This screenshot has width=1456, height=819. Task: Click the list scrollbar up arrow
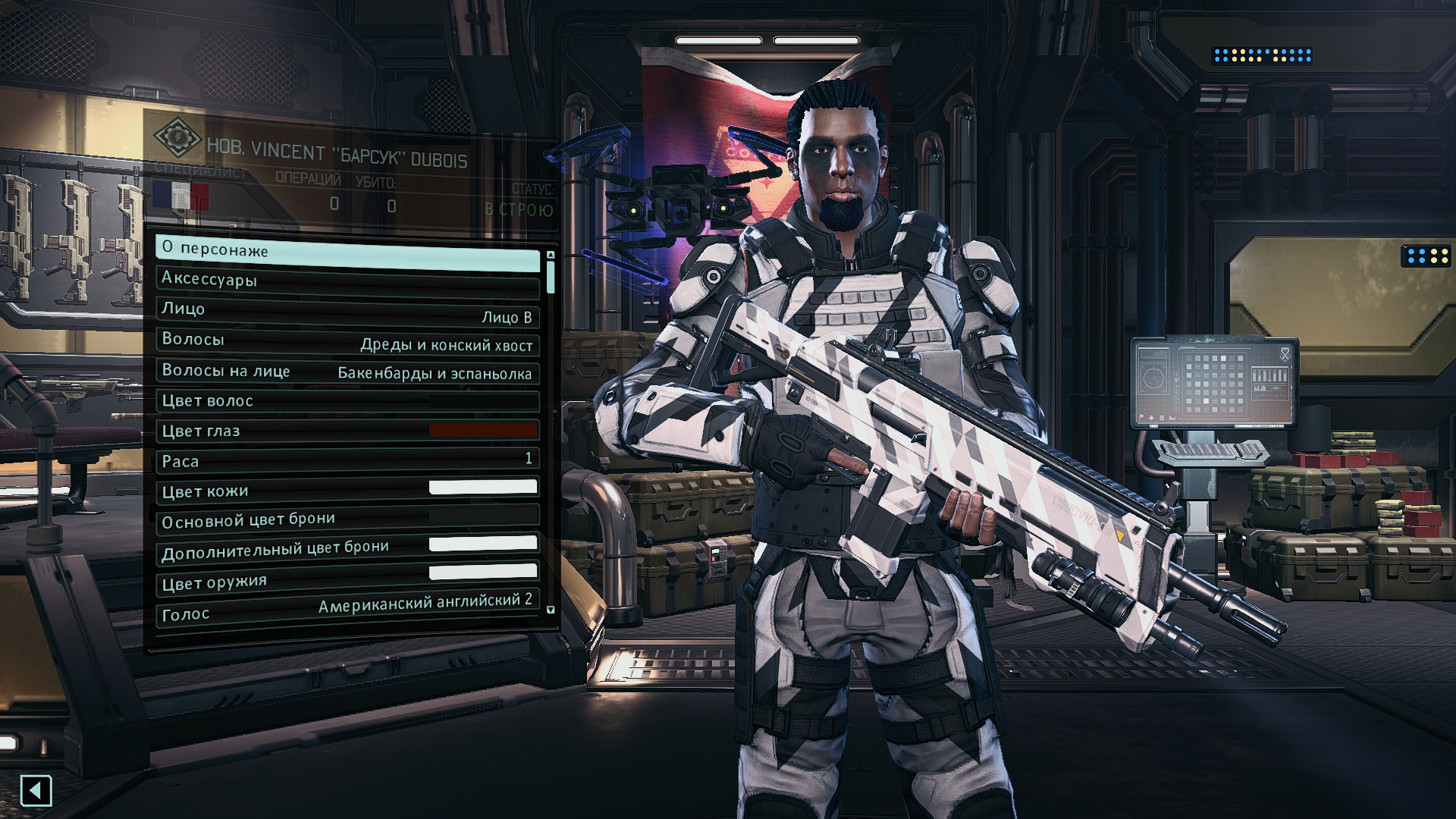[x=551, y=255]
